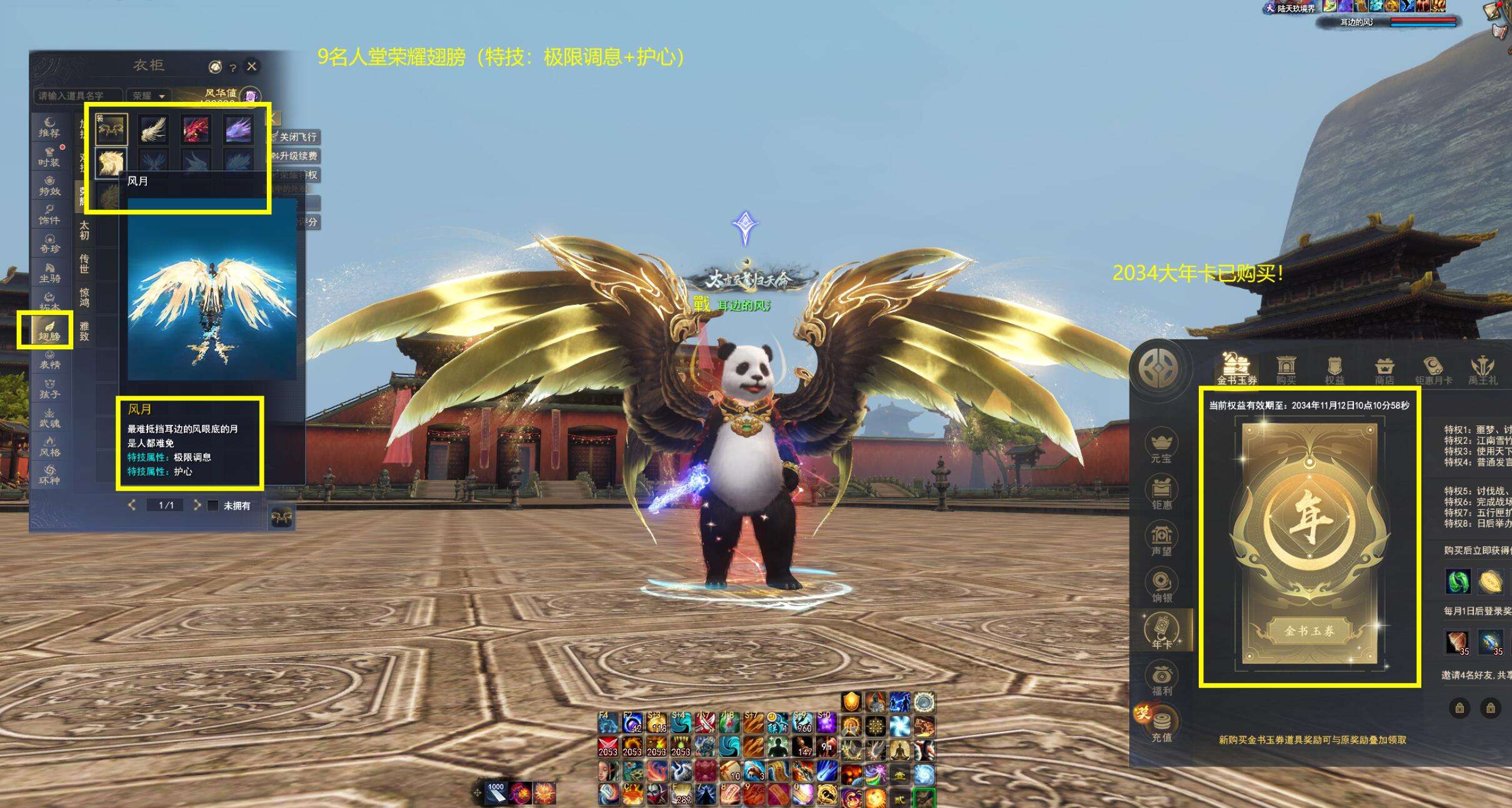The image size is (1512, 808).
Task: Toggle the 未拥有 checkbox
Action: click(x=213, y=506)
